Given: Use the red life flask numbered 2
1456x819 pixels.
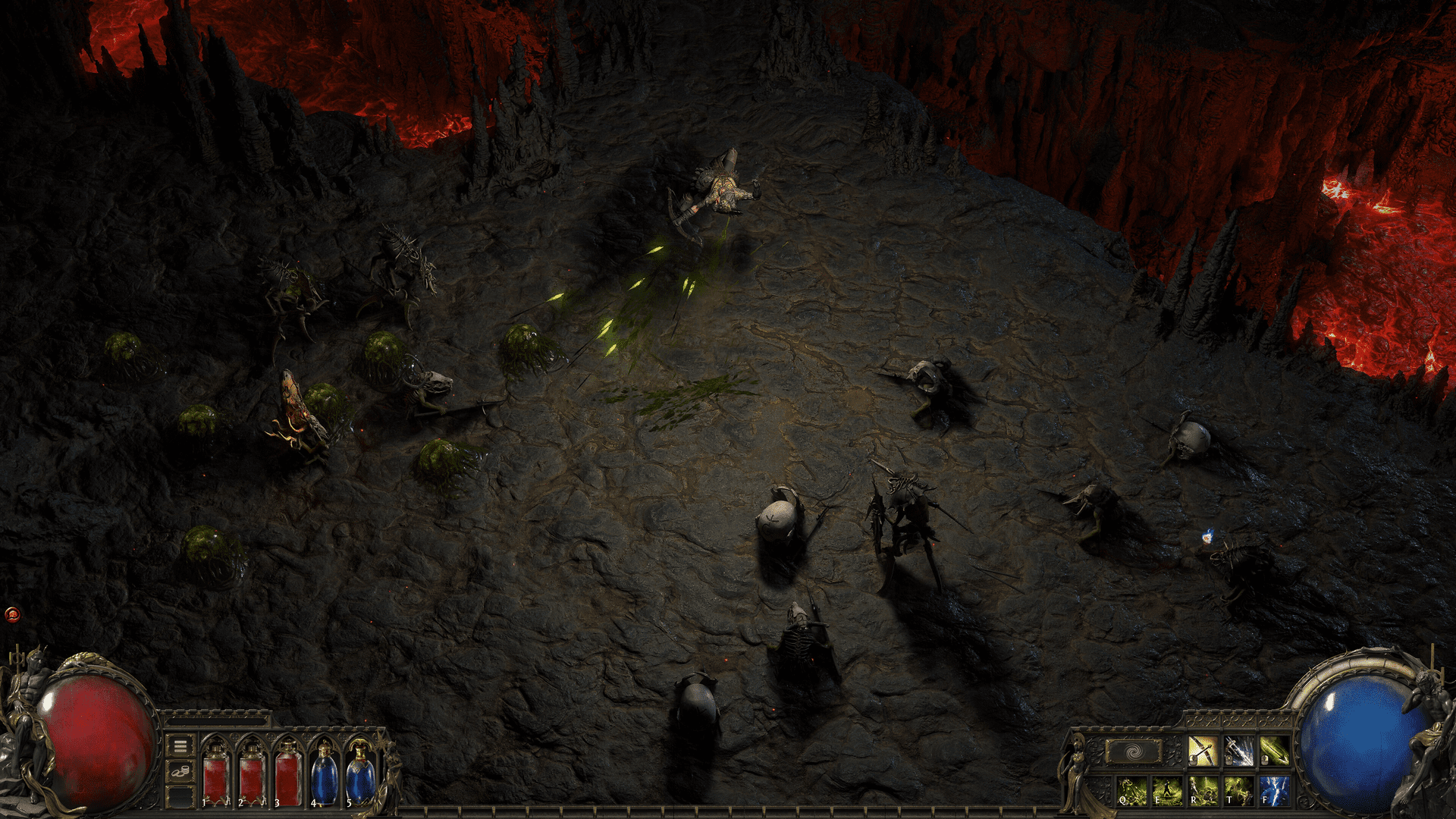Looking at the screenshot, I should coord(251,772).
